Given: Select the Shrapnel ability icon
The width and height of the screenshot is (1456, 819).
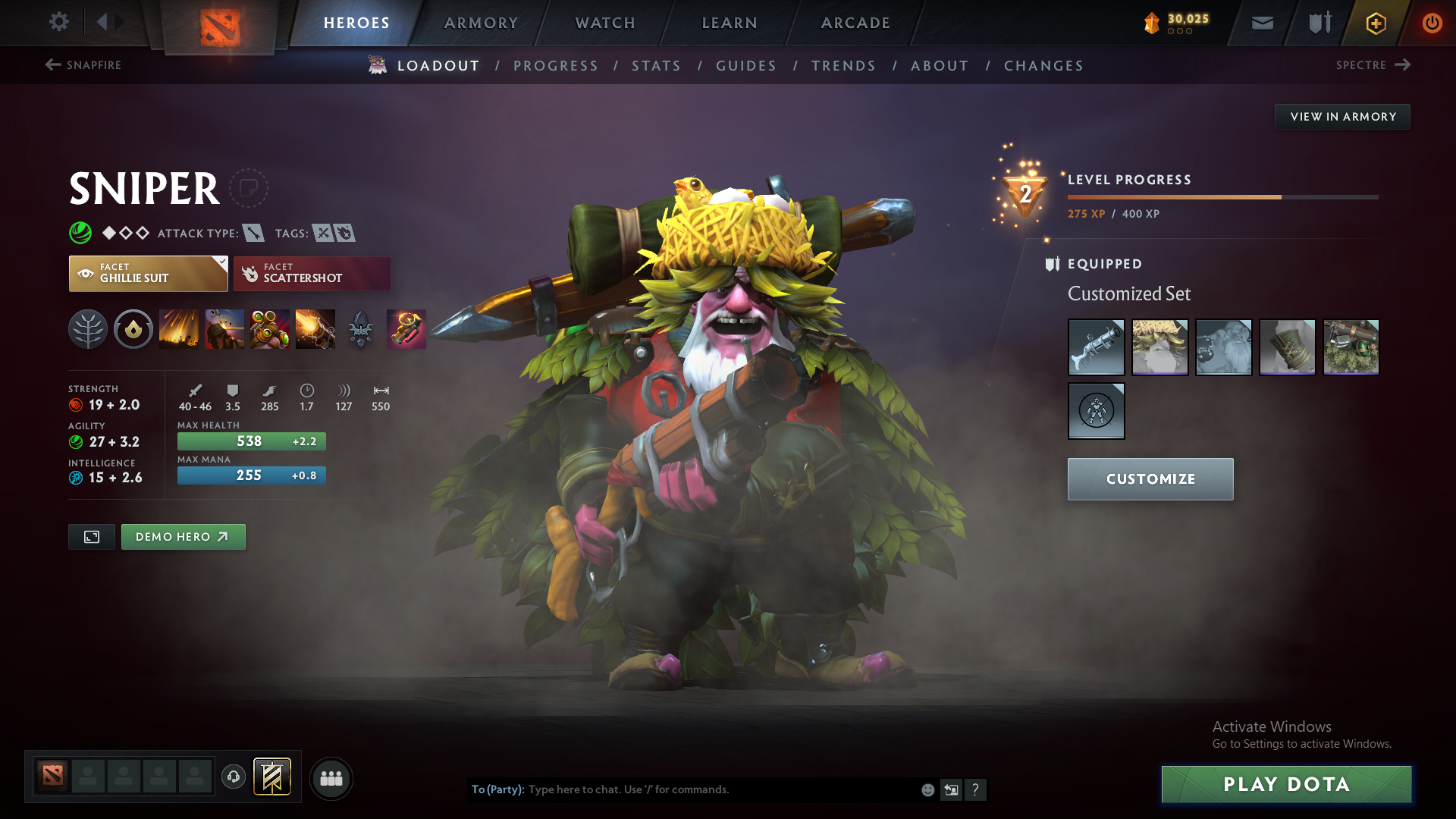Looking at the screenshot, I should [178, 329].
